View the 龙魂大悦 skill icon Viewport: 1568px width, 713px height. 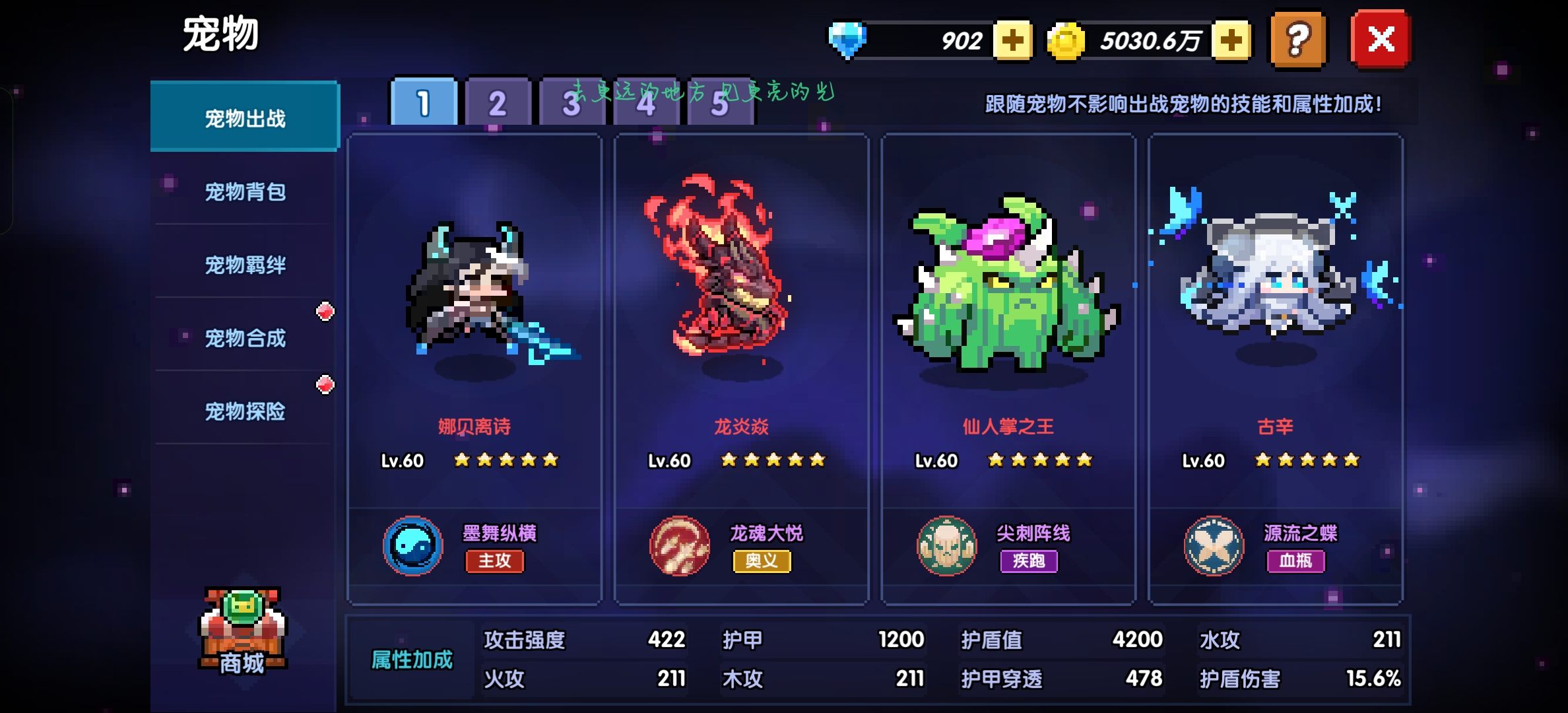[680, 547]
